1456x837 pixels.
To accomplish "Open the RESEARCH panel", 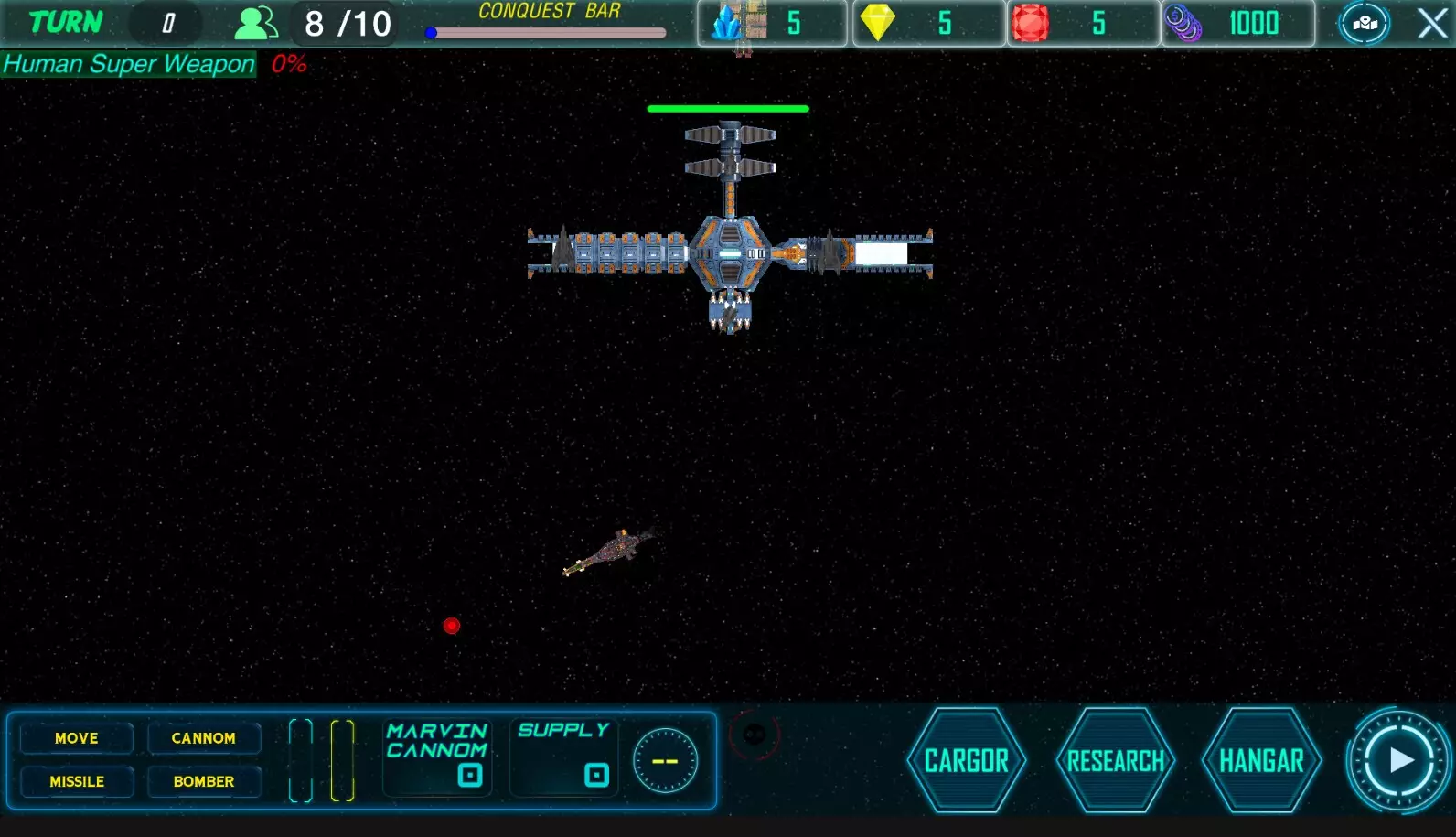I will coord(1115,759).
